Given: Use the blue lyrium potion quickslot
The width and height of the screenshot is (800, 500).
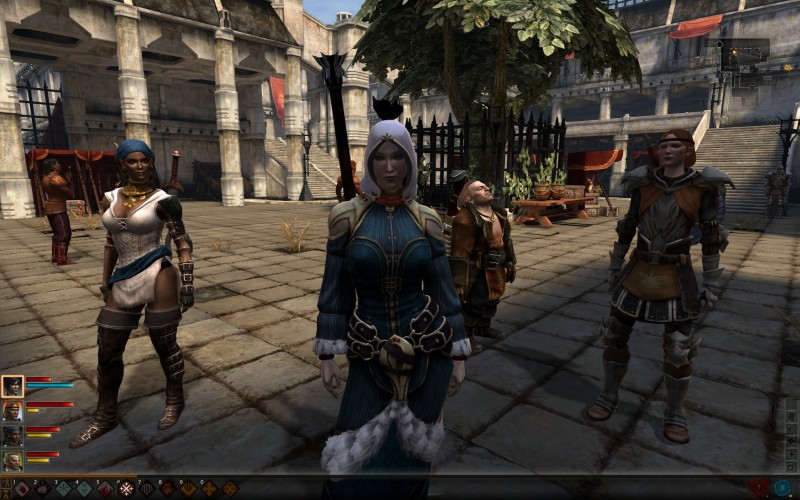Looking at the screenshot, I should coord(781,488).
